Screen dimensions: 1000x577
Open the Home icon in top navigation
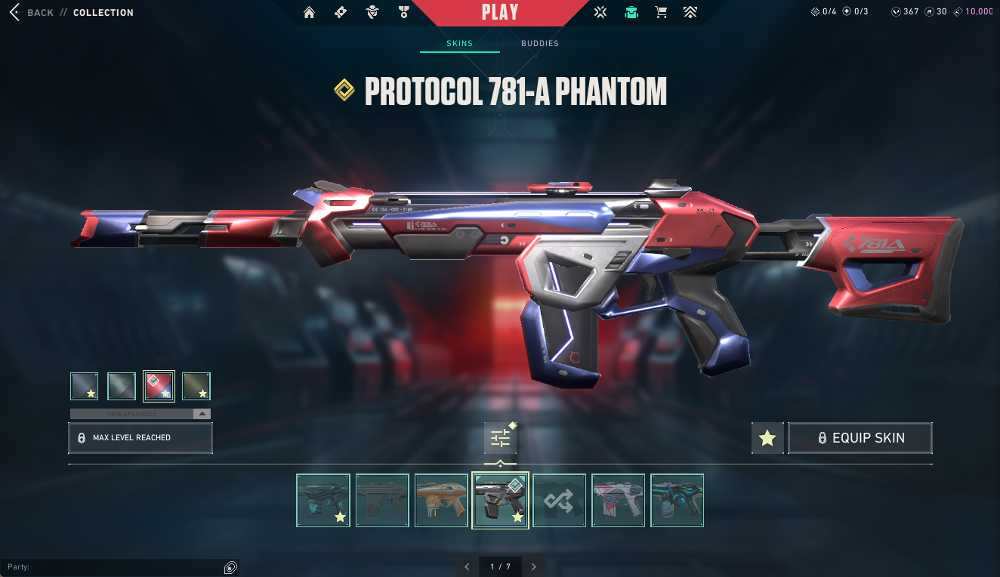coord(309,13)
